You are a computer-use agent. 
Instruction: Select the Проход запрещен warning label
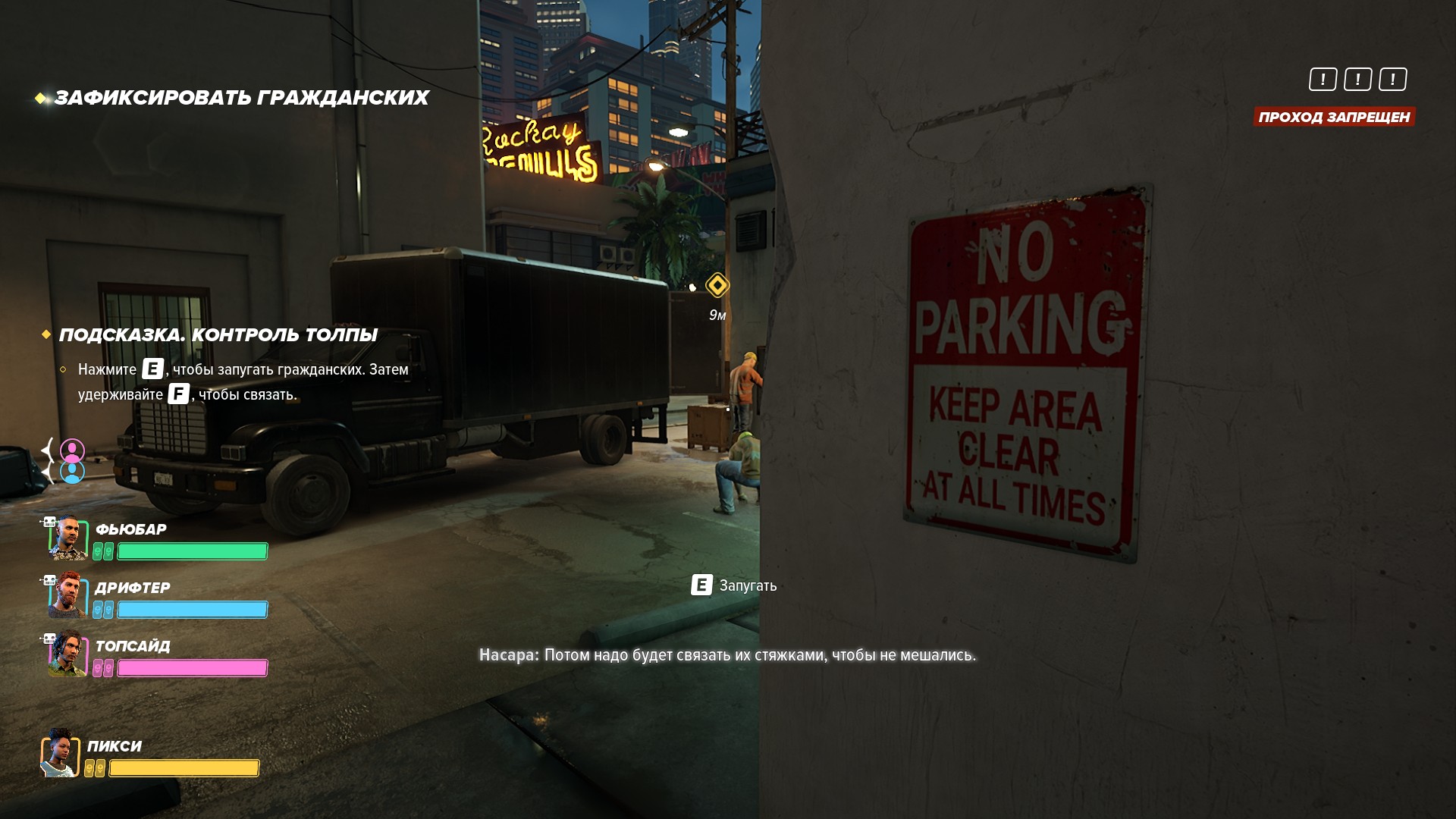(1334, 117)
